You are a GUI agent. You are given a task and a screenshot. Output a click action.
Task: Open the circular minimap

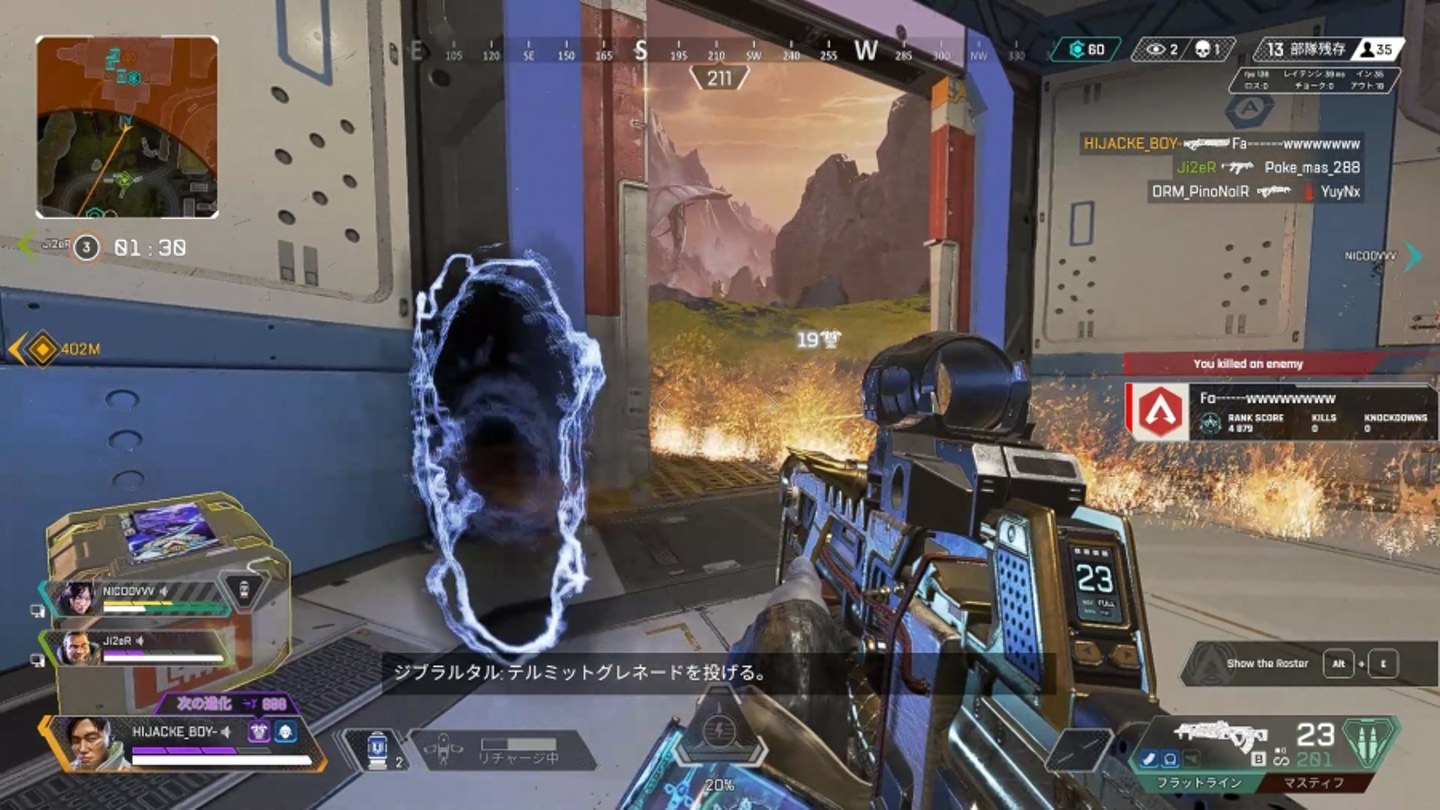127,127
